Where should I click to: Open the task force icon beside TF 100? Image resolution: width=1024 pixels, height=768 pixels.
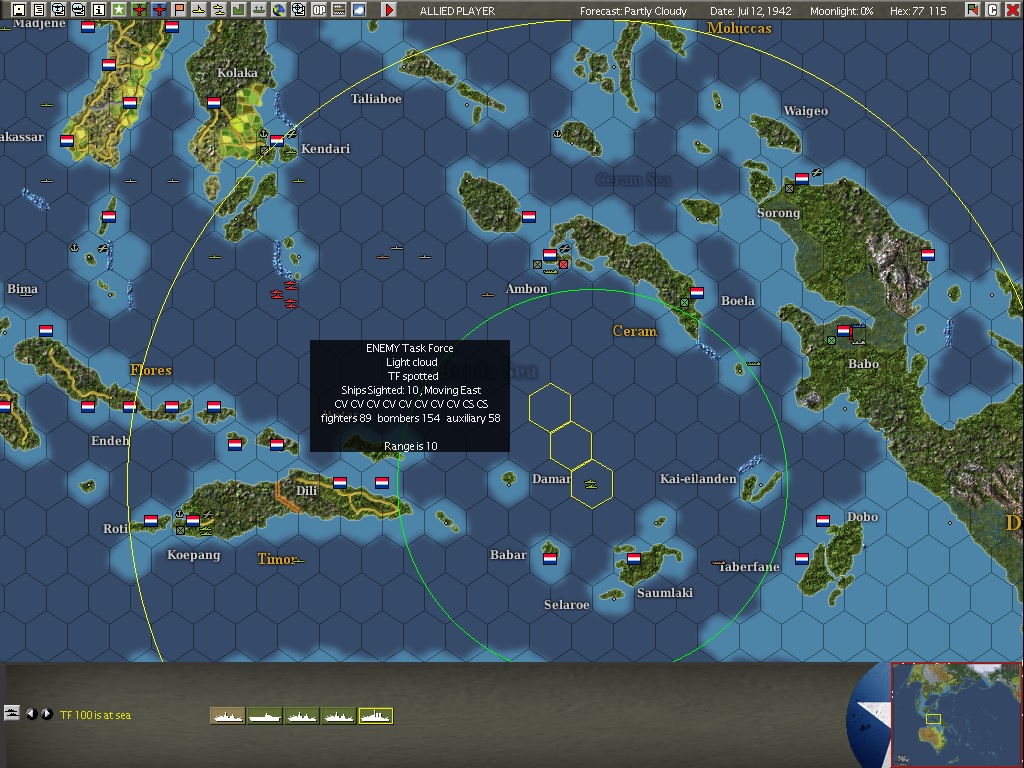point(12,713)
